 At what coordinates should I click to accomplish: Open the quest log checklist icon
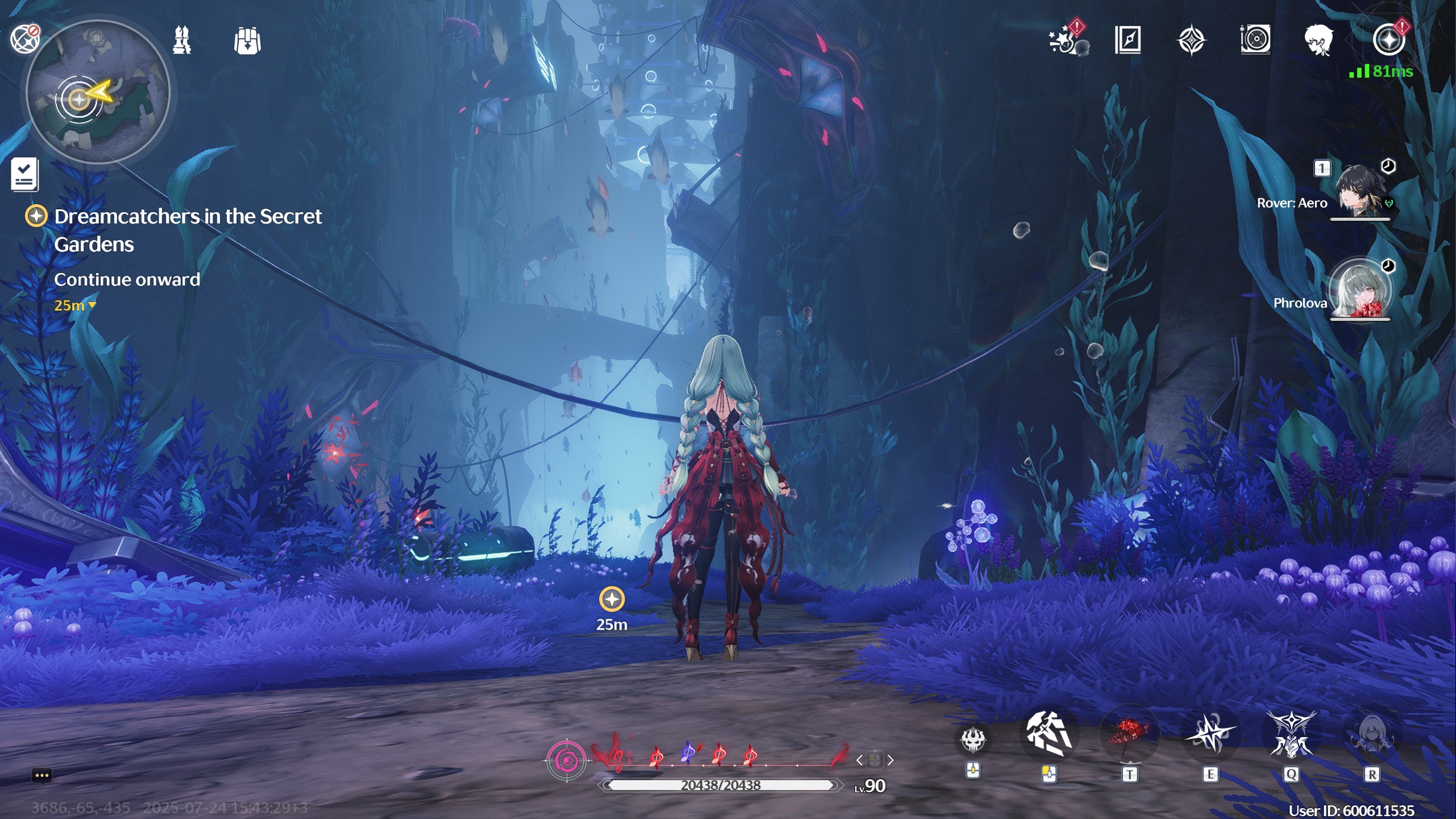24,174
